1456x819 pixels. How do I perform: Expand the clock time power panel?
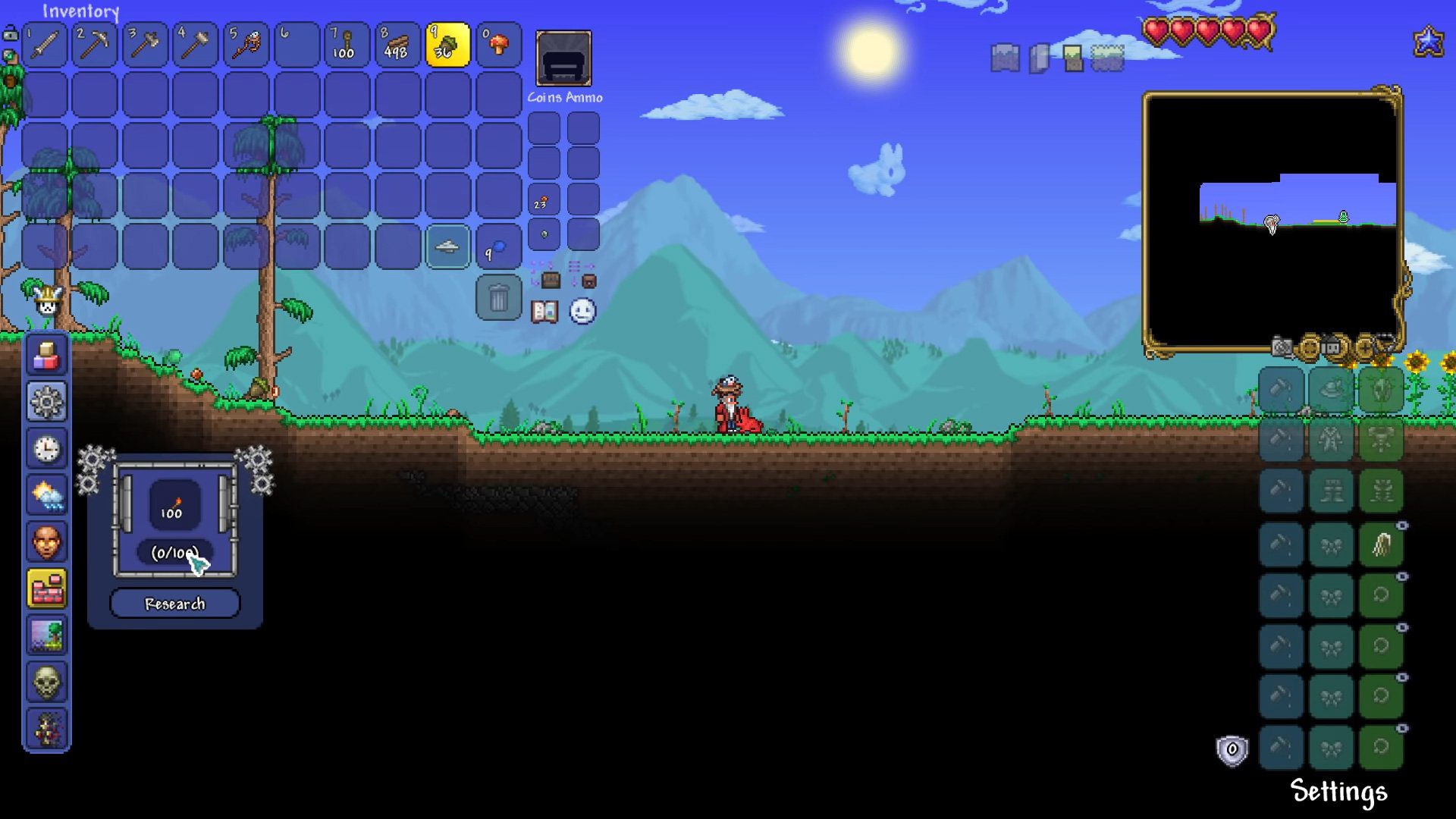click(x=47, y=448)
